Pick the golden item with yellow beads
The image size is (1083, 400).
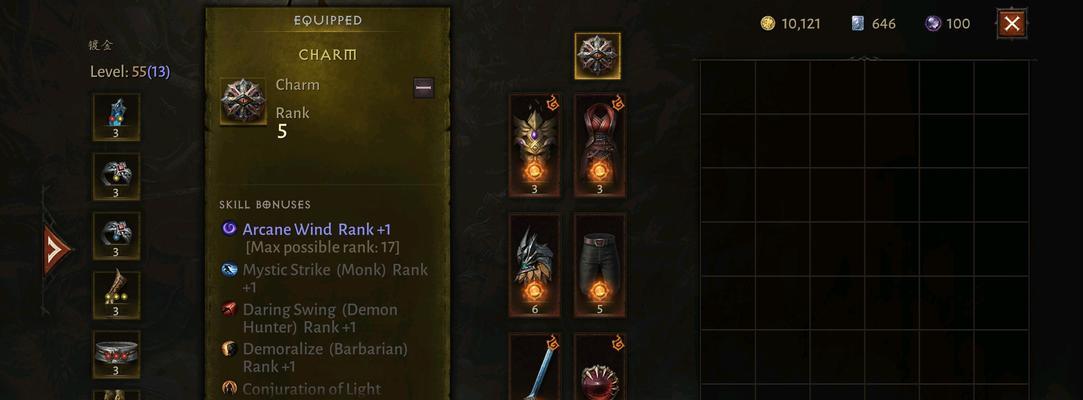coord(116,294)
